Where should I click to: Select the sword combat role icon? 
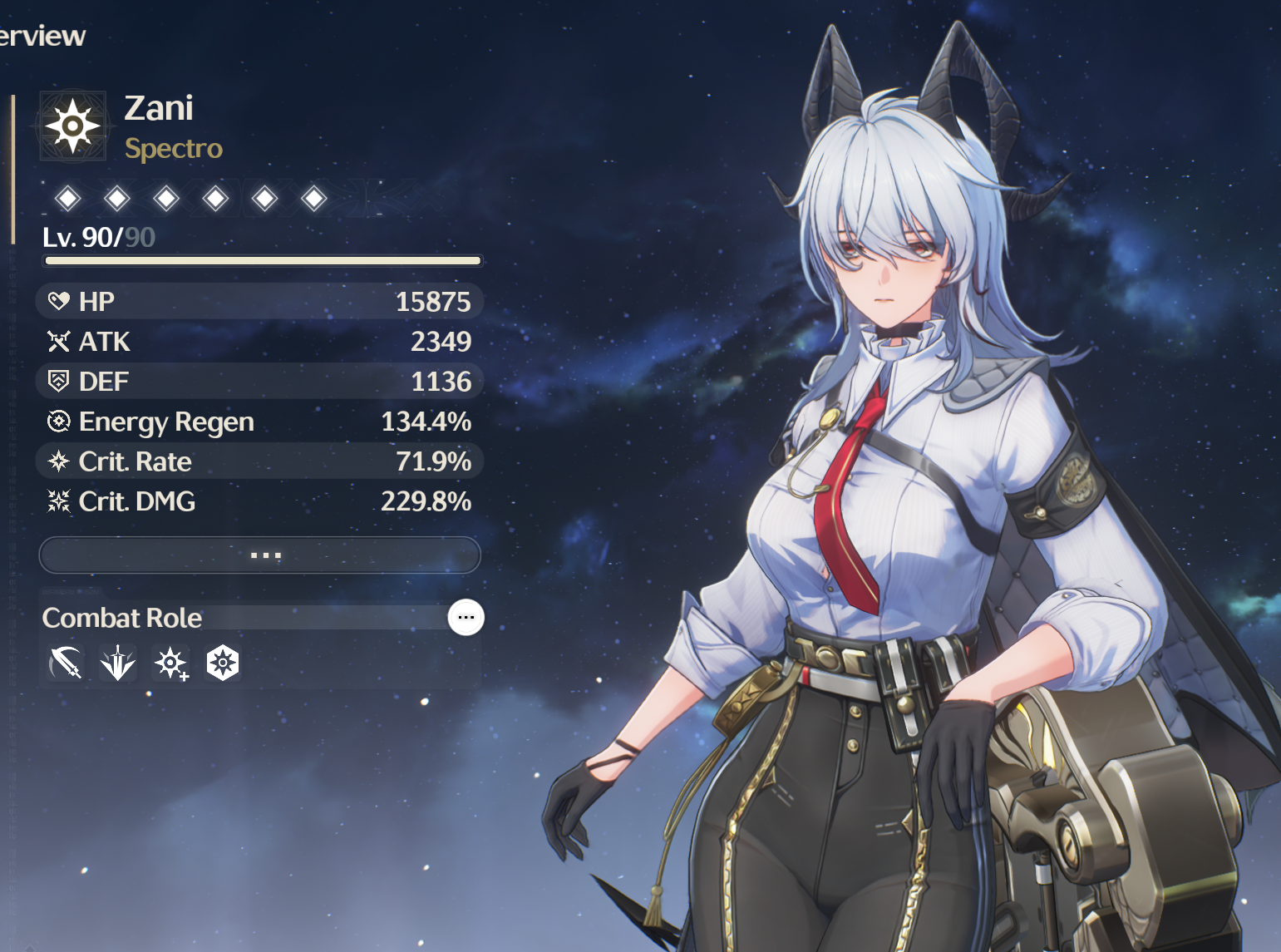65,663
